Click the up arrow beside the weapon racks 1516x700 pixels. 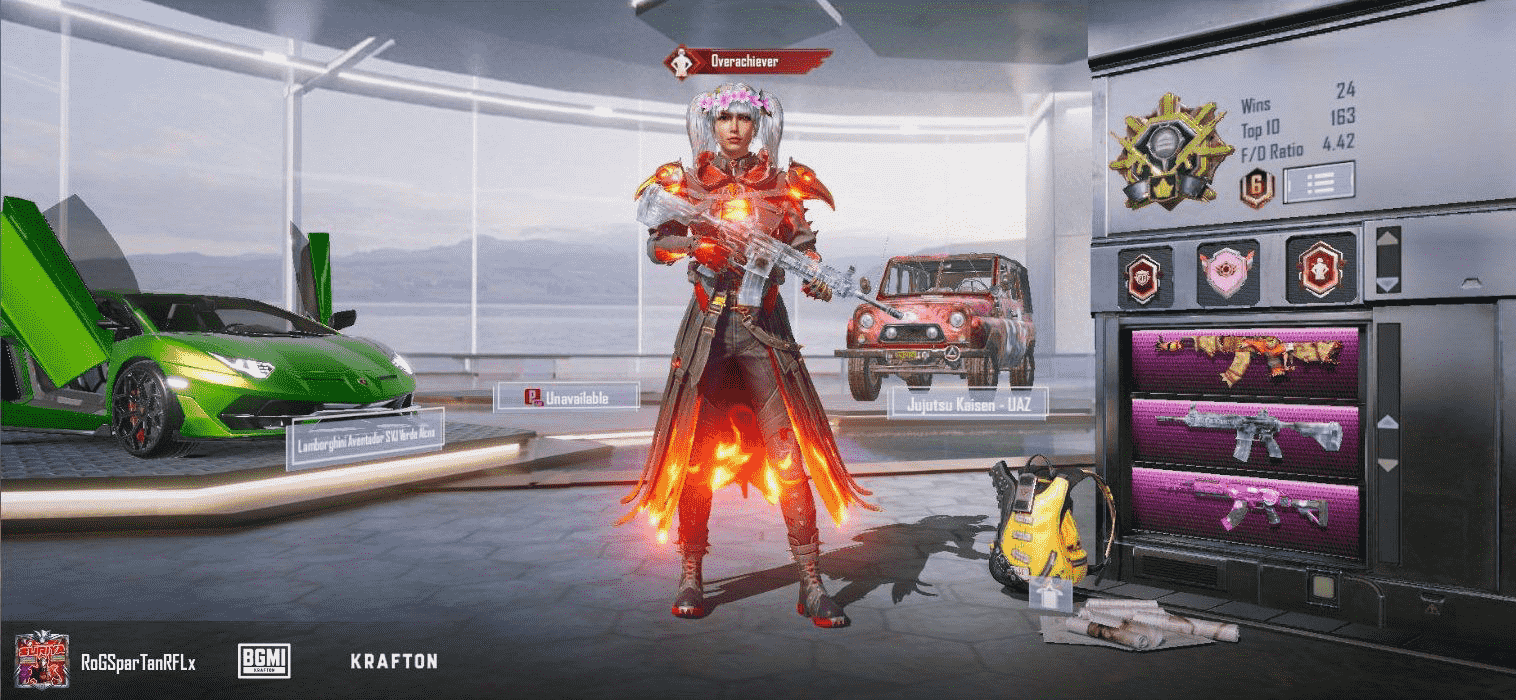(x=1387, y=422)
